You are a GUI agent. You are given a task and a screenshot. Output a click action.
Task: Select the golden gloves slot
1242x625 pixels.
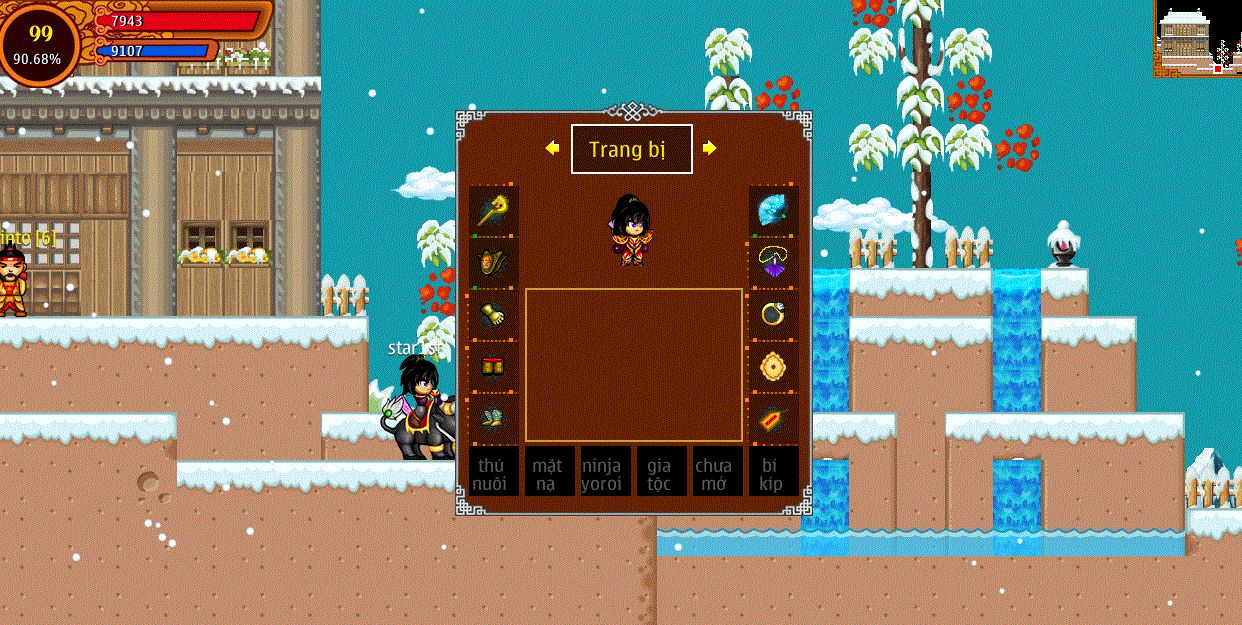point(494,315)
